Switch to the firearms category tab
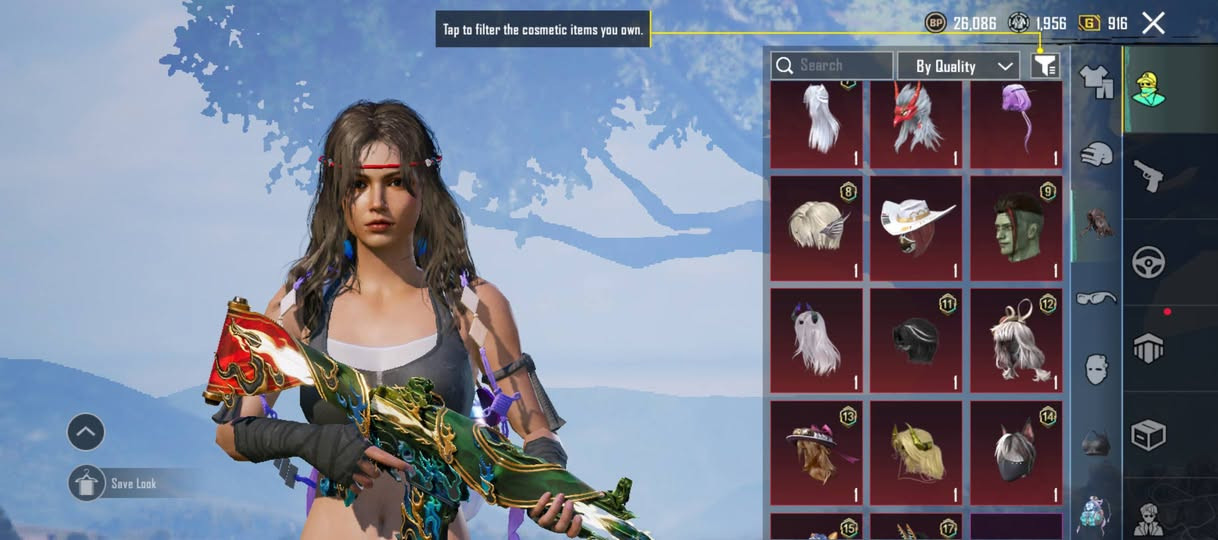 1147,176
